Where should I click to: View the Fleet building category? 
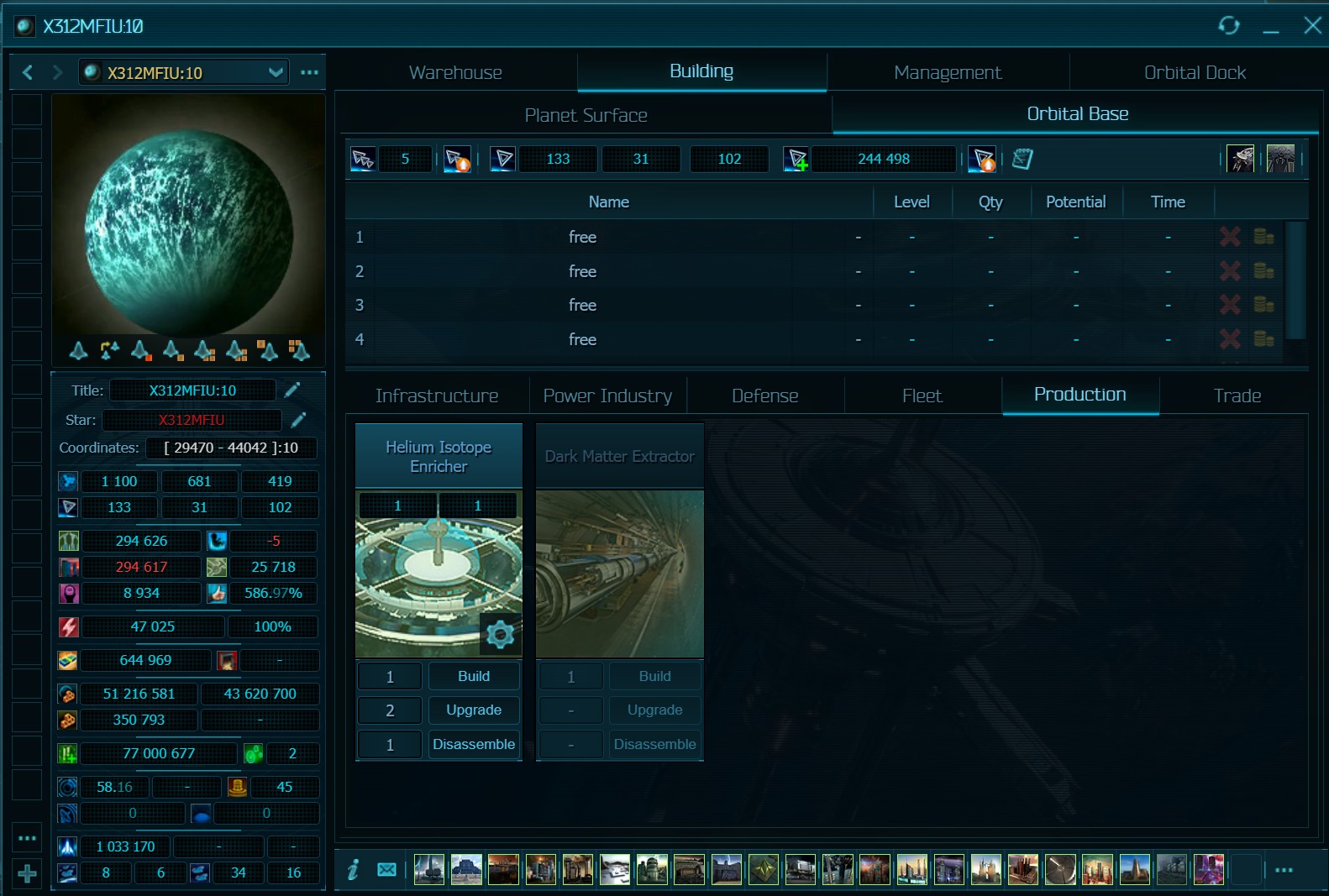click(x=922, y=396)
